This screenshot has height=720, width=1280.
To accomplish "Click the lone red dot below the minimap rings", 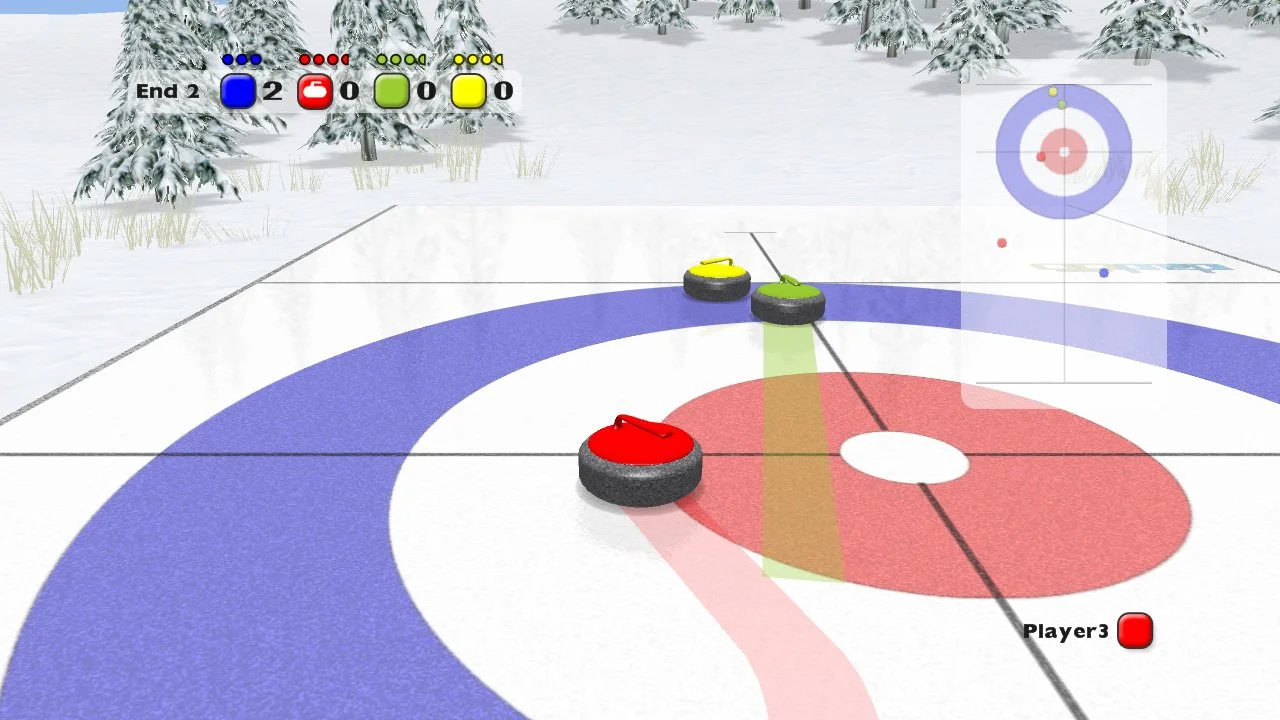I will coord(1002,243).
